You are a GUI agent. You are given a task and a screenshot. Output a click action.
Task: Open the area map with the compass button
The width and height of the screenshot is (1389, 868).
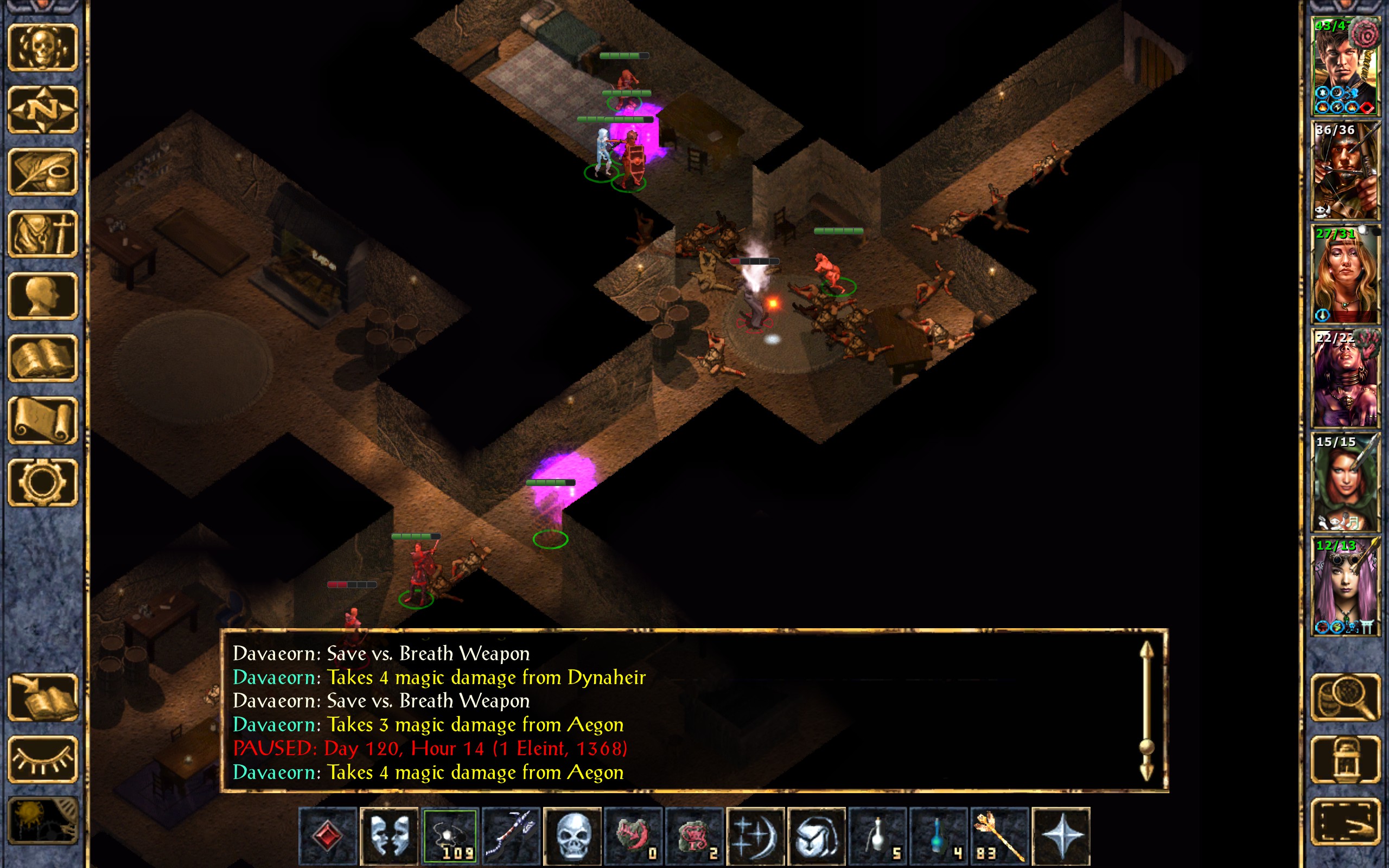pos(42,109)
